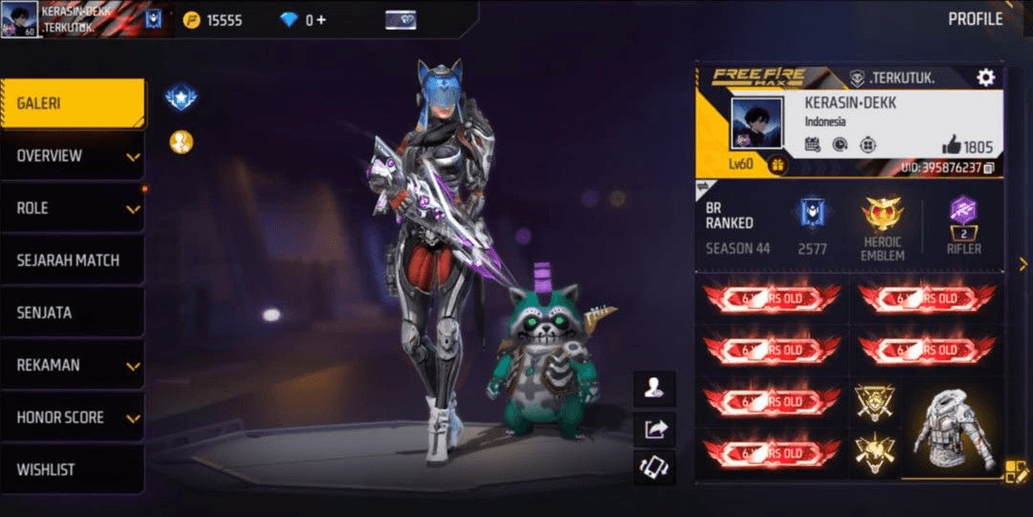
Task: Open Sejarah Match history
Action: click(x=72, y=260)
